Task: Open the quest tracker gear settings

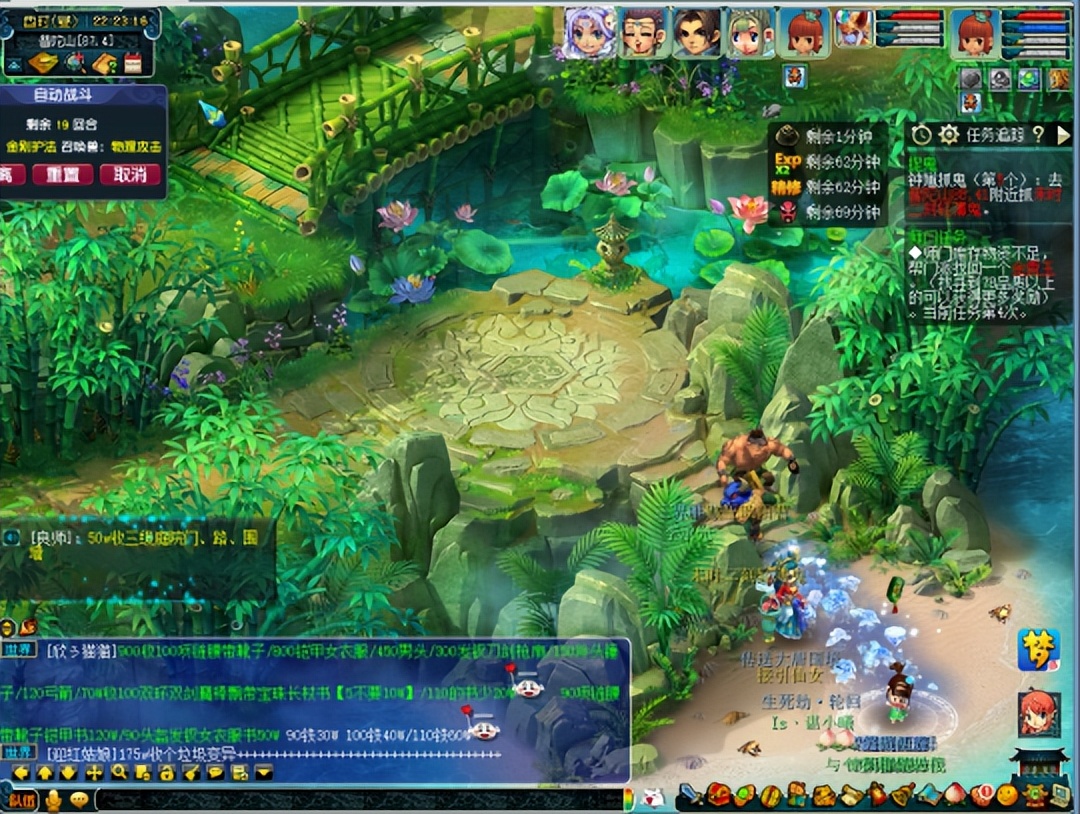Action: pos(948,134)
